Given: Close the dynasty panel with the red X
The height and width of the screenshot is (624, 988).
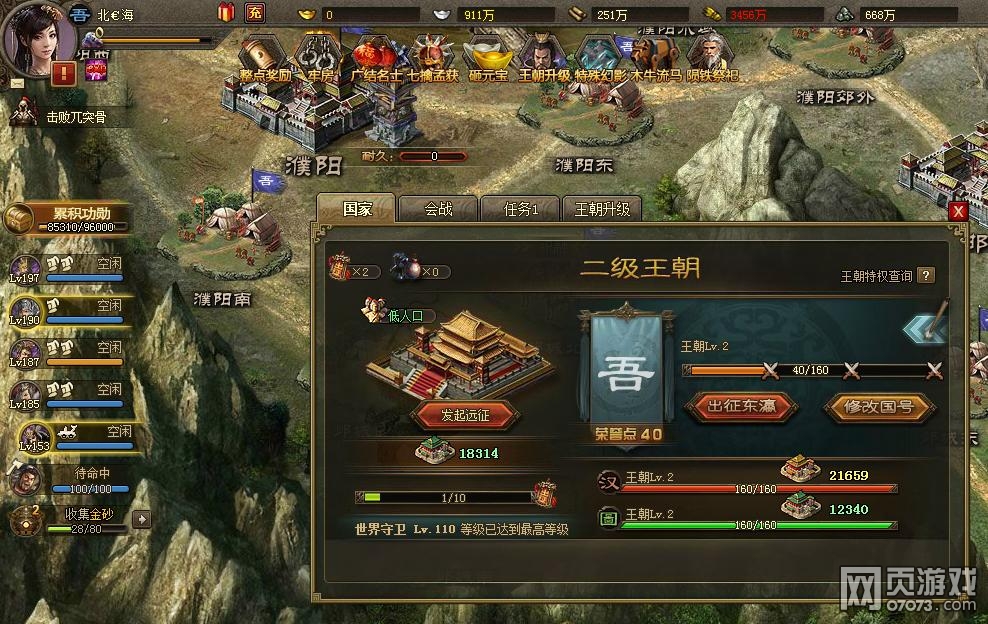Looking at the screenshot, I should click(x=958, y=211).
